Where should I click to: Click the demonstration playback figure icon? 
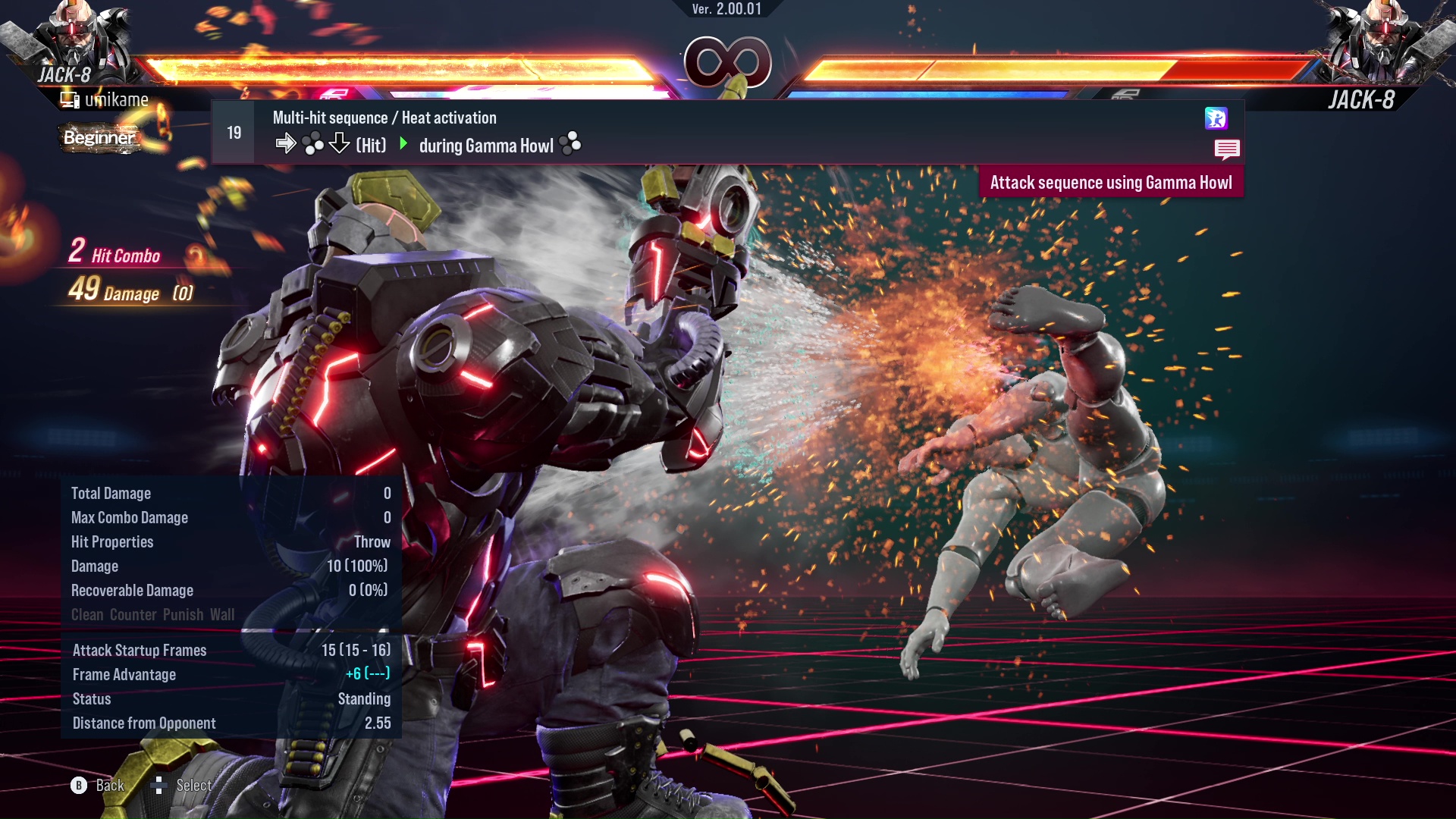coord(1217,118)
